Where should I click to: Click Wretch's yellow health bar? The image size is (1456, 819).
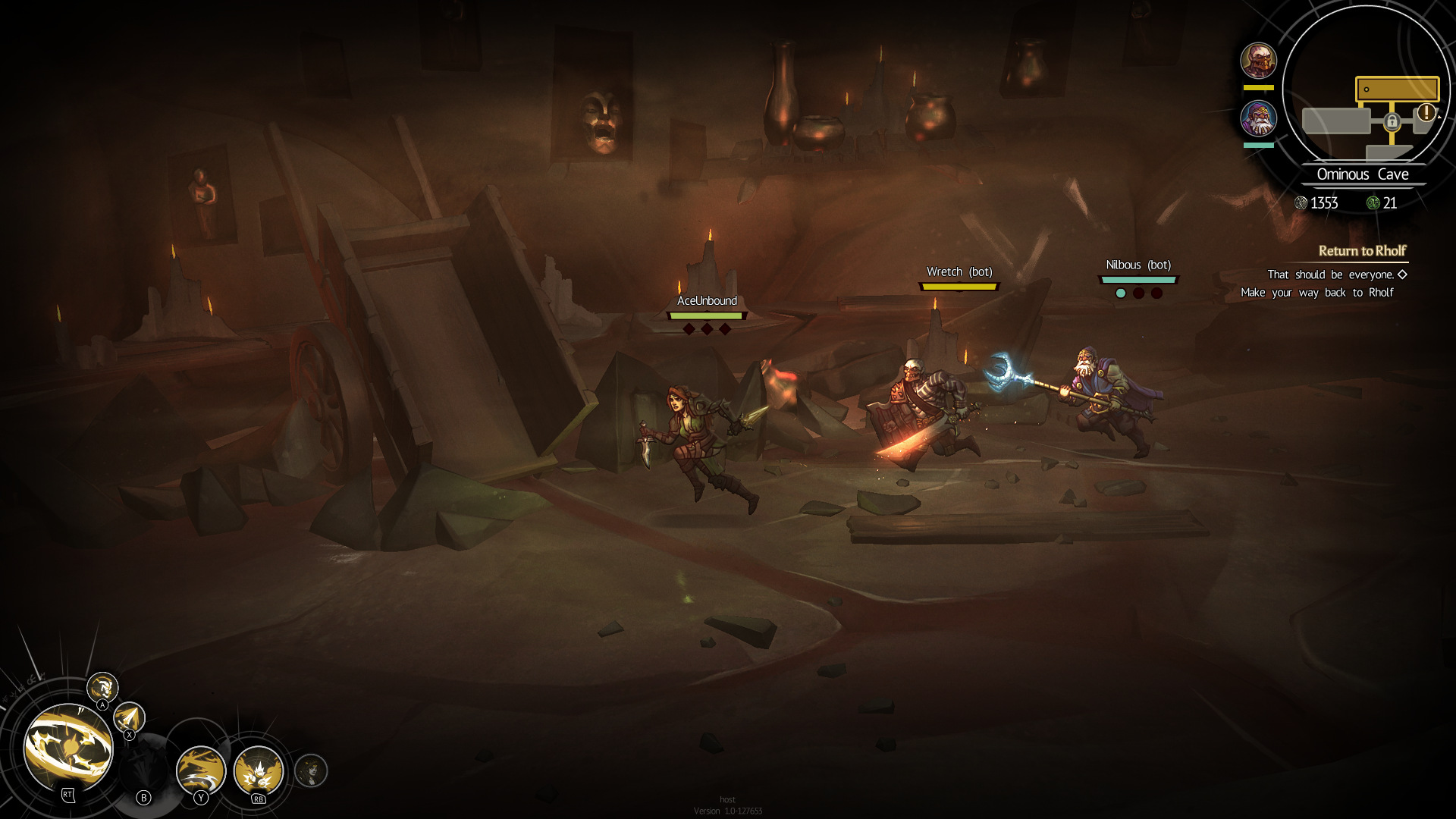tap(958, 286)
